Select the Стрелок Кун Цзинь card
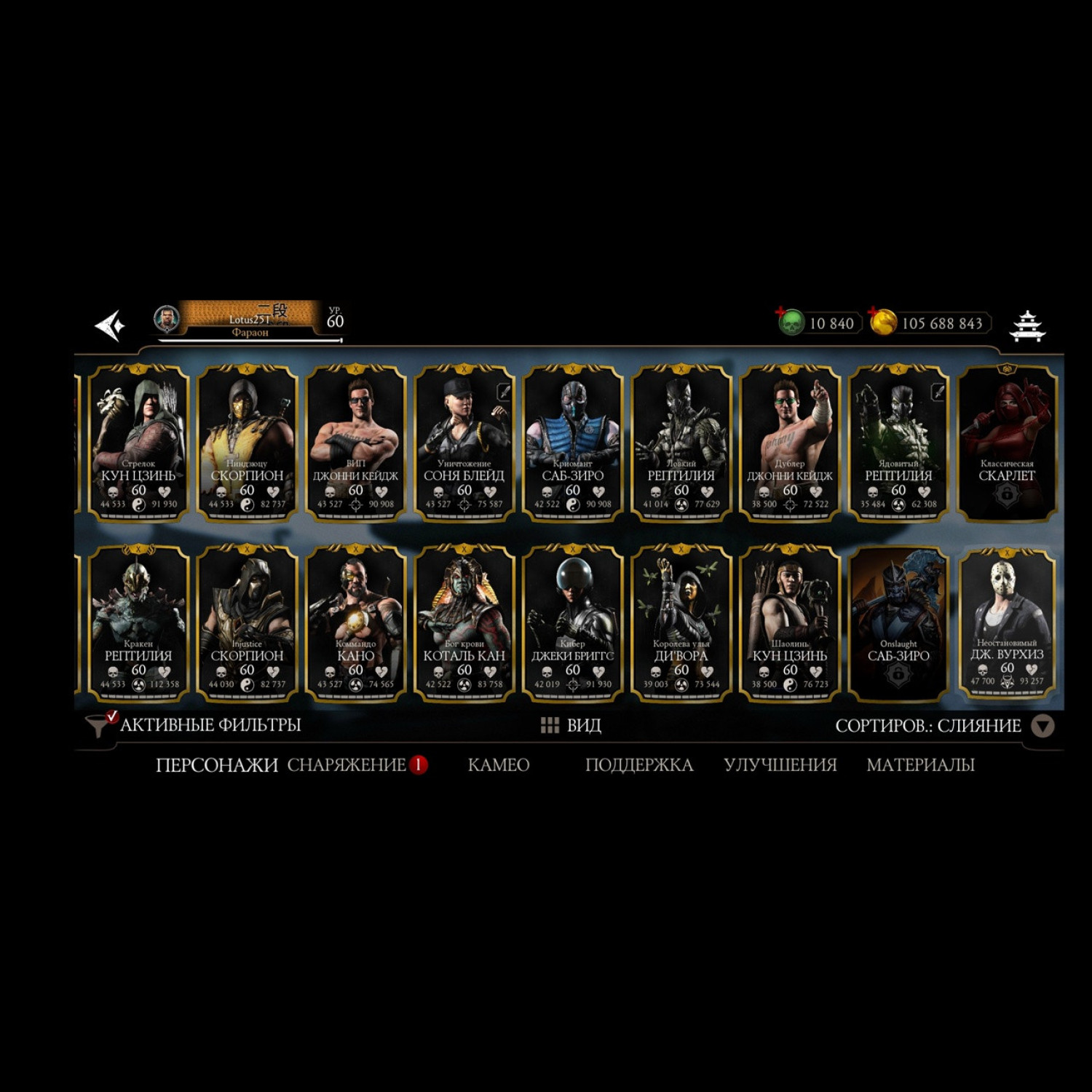Image resolution: width=1092 pixels, height=1092 pixels. [138, 443]
